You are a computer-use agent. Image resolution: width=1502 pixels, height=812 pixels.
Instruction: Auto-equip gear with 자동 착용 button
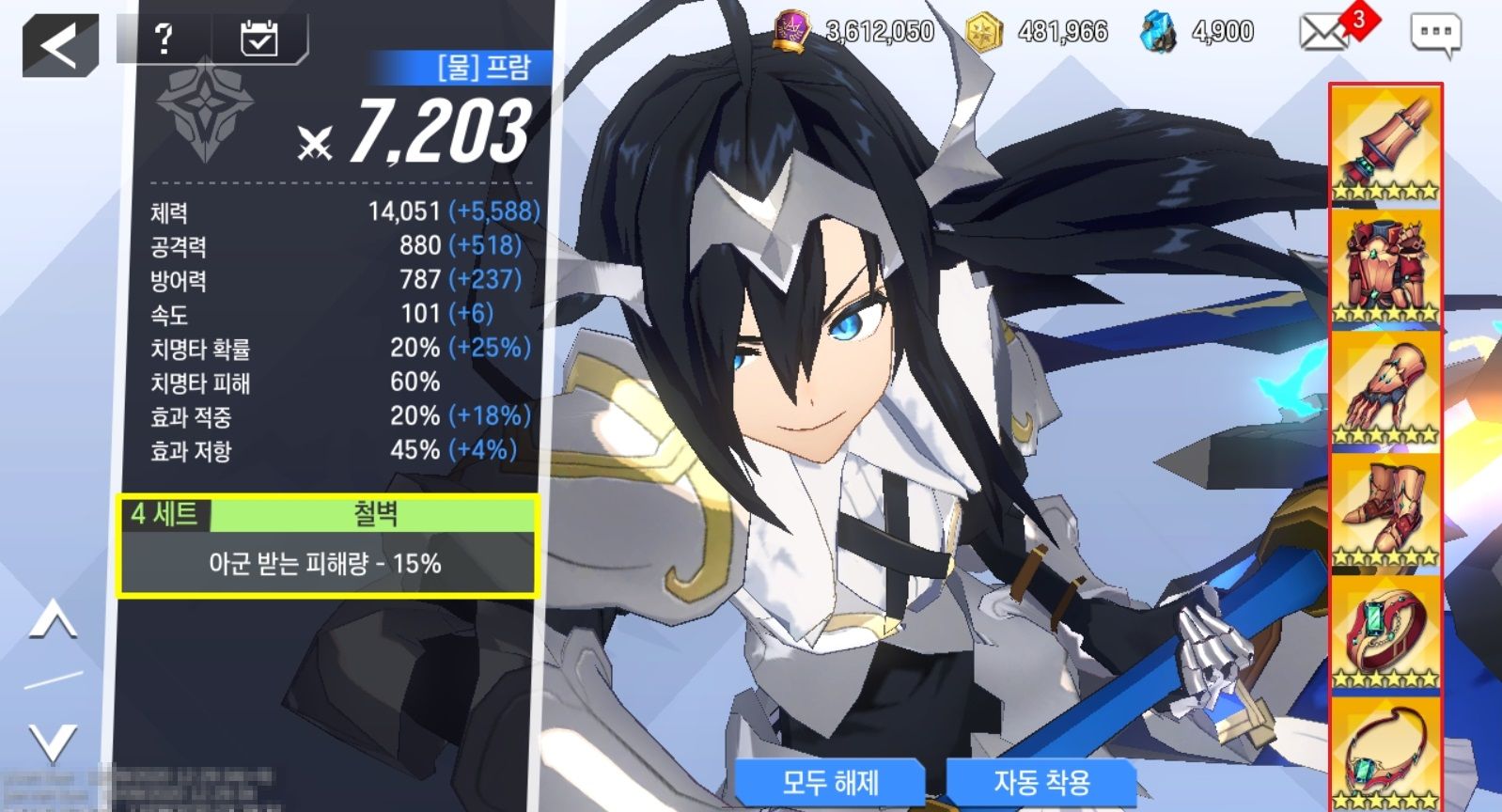pyautogui.click(x=1041, y=782)
